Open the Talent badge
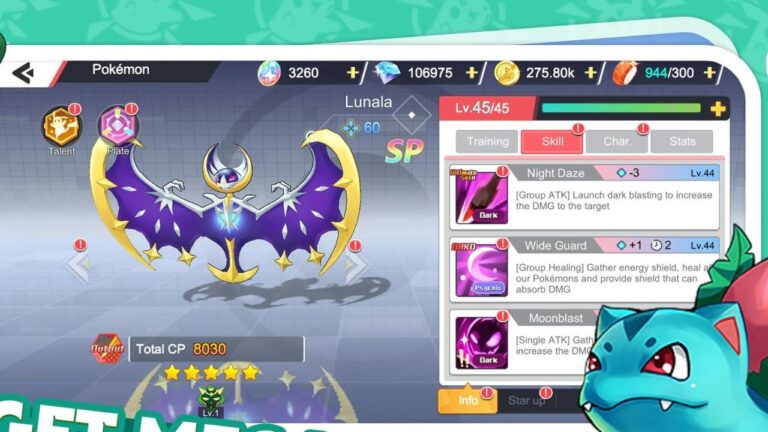 tap(60, 126)
